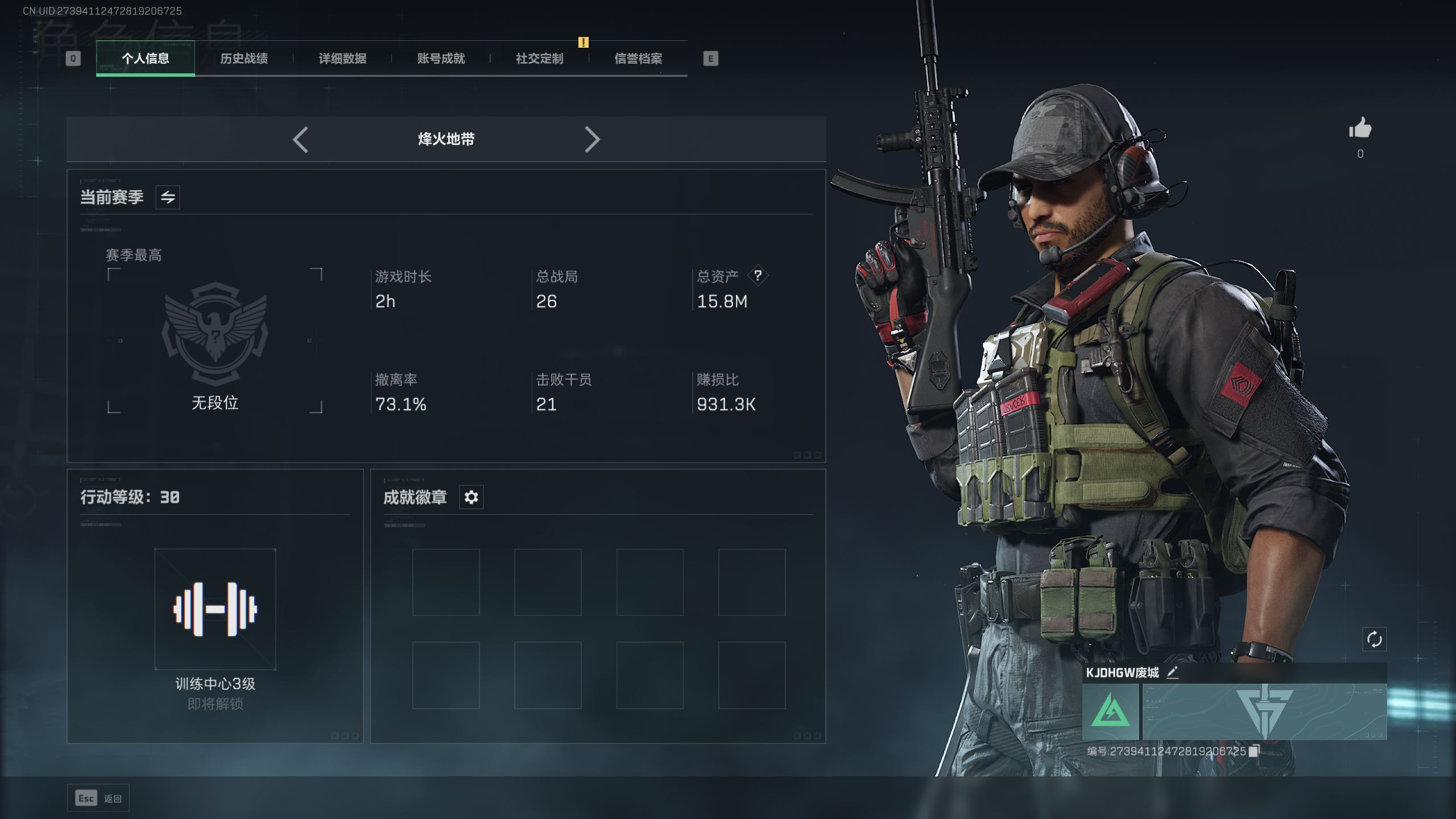Edit the KJDHGW废城 nickname with pencil icon

[1173, 673]
